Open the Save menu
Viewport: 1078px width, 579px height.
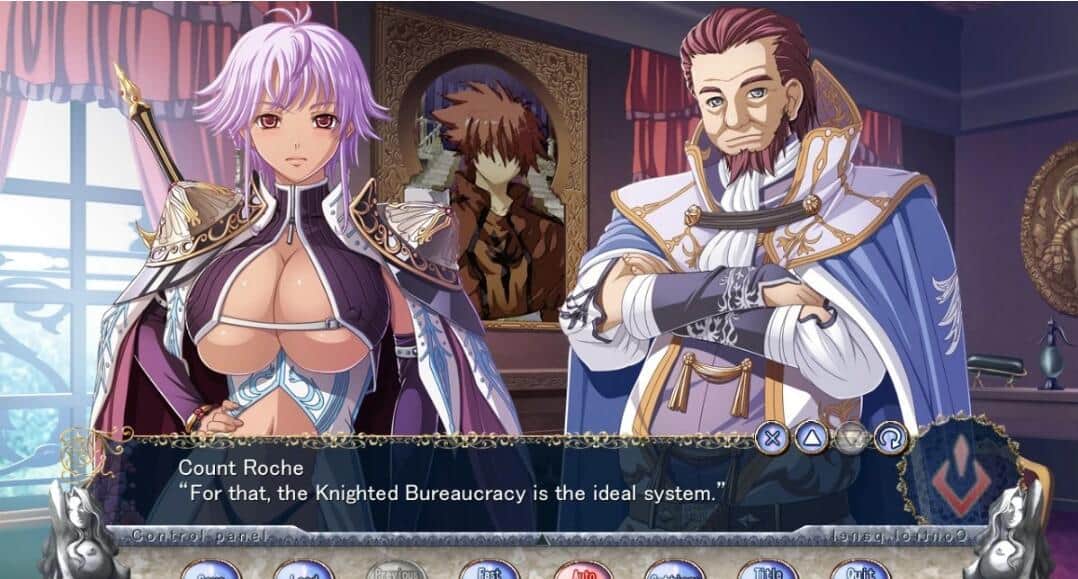(210, 572)
